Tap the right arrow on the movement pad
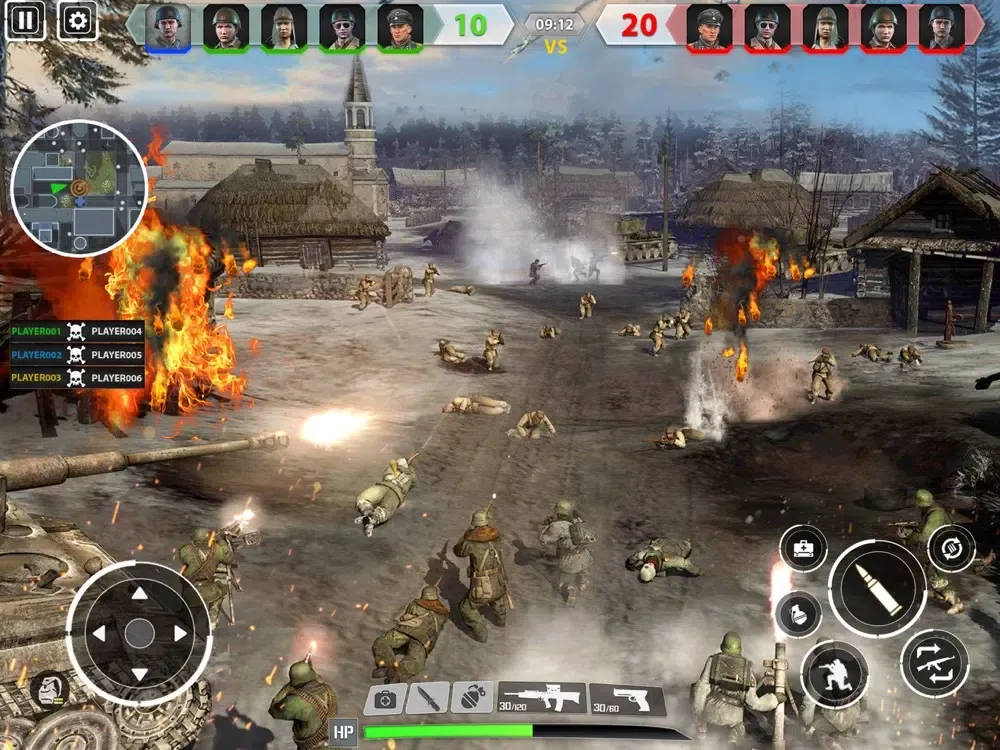1000x750 pixels. point(181,633)
